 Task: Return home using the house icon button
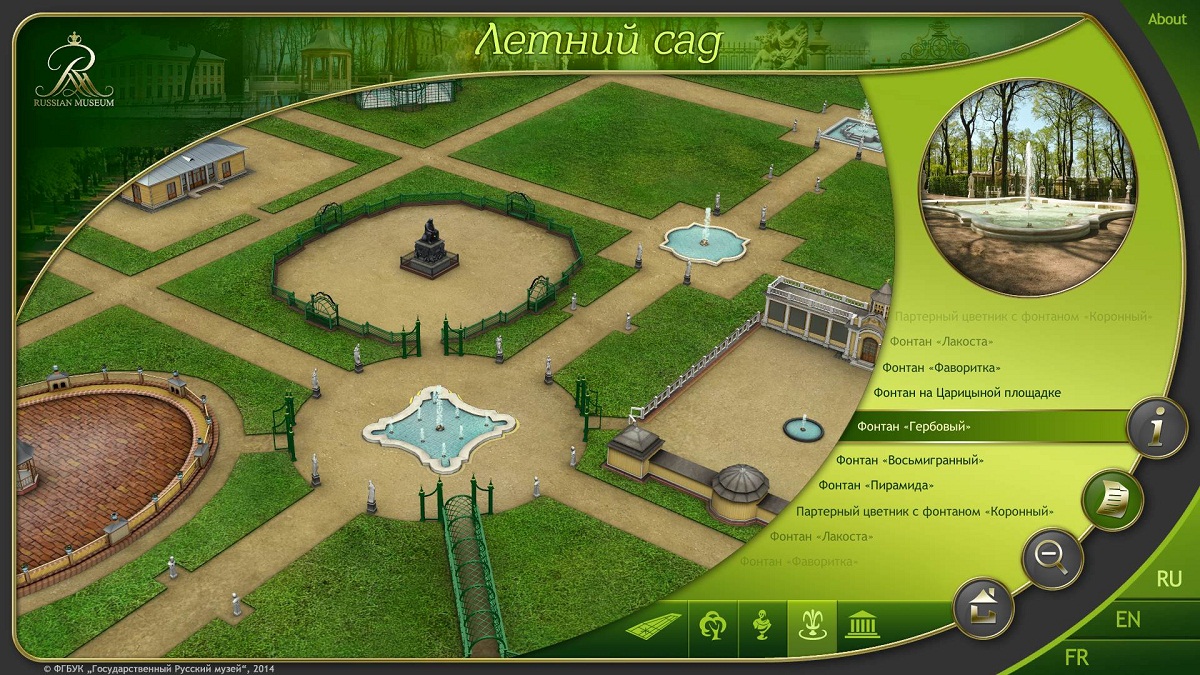(x=984, y=606)
